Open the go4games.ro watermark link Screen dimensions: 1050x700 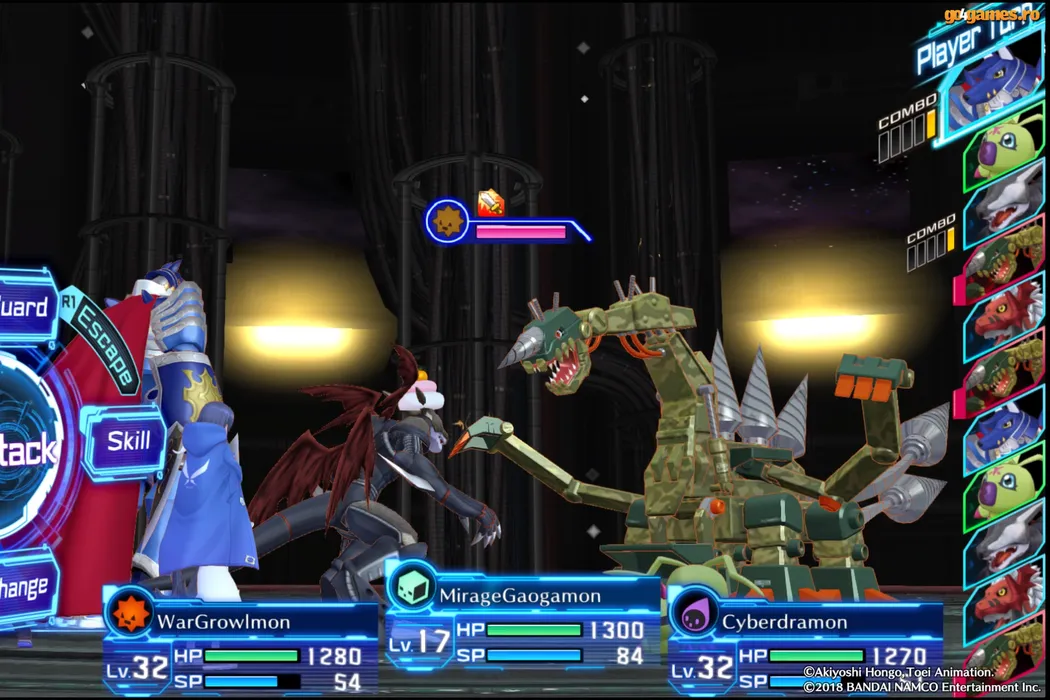point(992,14)
